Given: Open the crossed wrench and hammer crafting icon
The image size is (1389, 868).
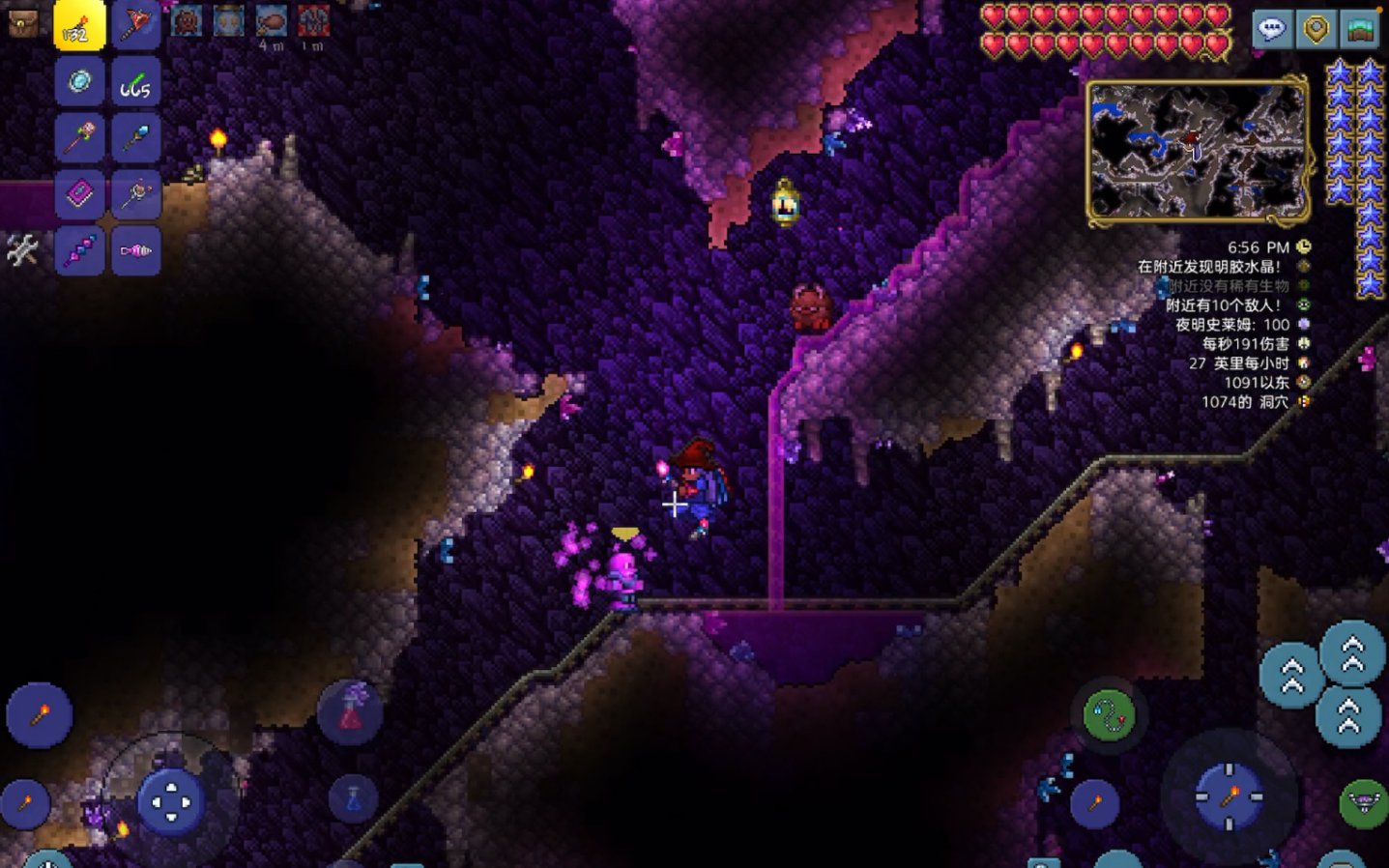Looking at the screenshot, I should (x=22, y=250).
